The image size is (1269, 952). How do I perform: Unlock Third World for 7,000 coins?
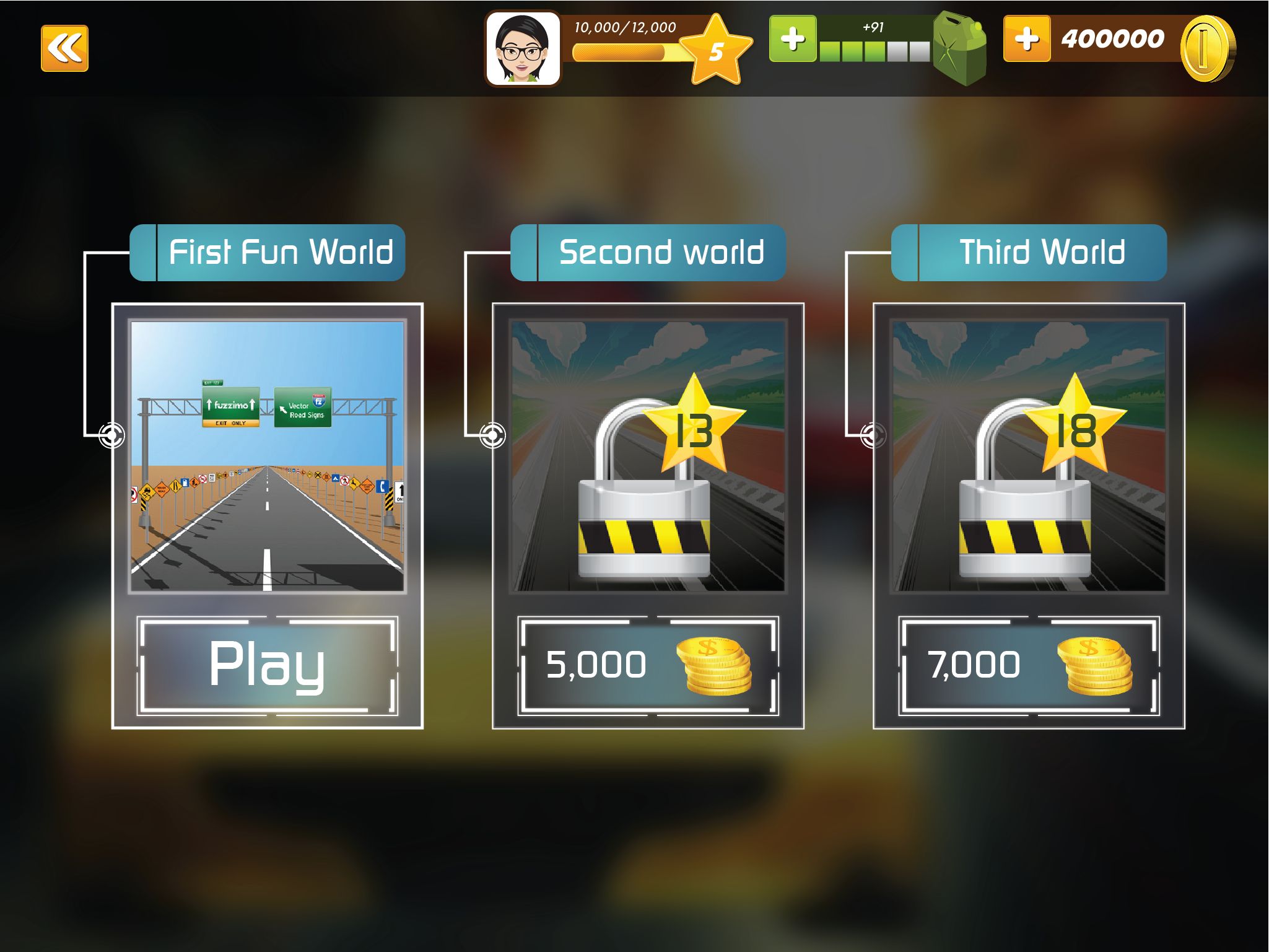(x=1029, y=665)
